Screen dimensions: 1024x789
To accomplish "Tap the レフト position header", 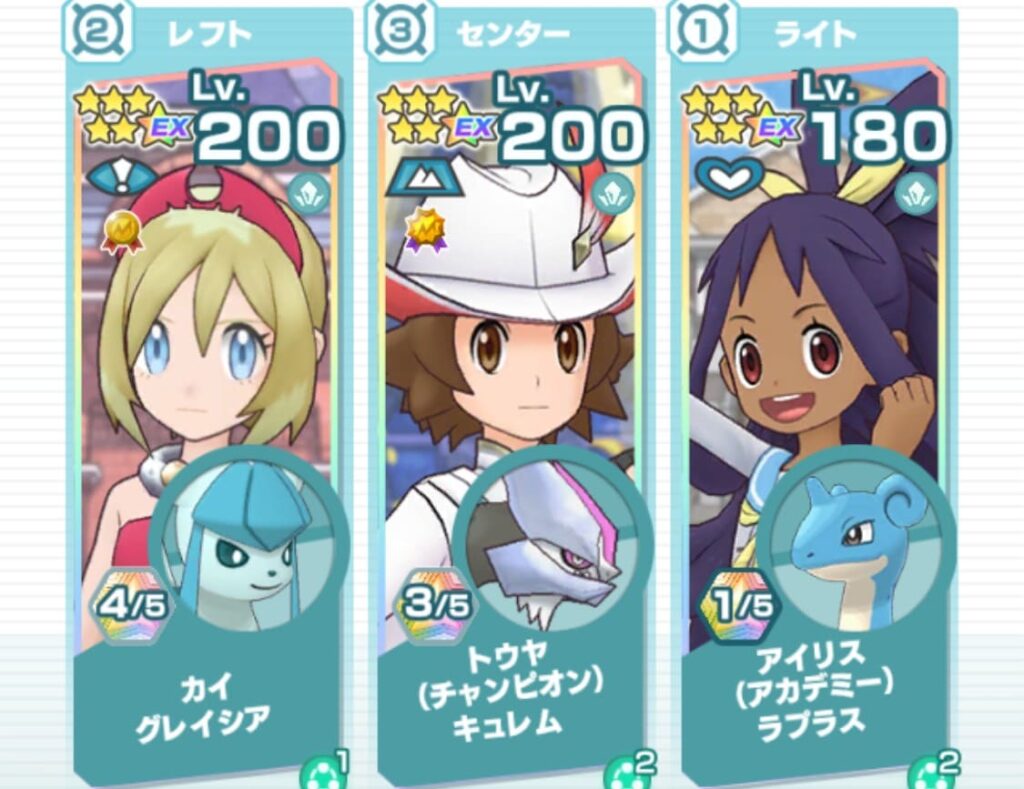I will click(x=208, y=34).
